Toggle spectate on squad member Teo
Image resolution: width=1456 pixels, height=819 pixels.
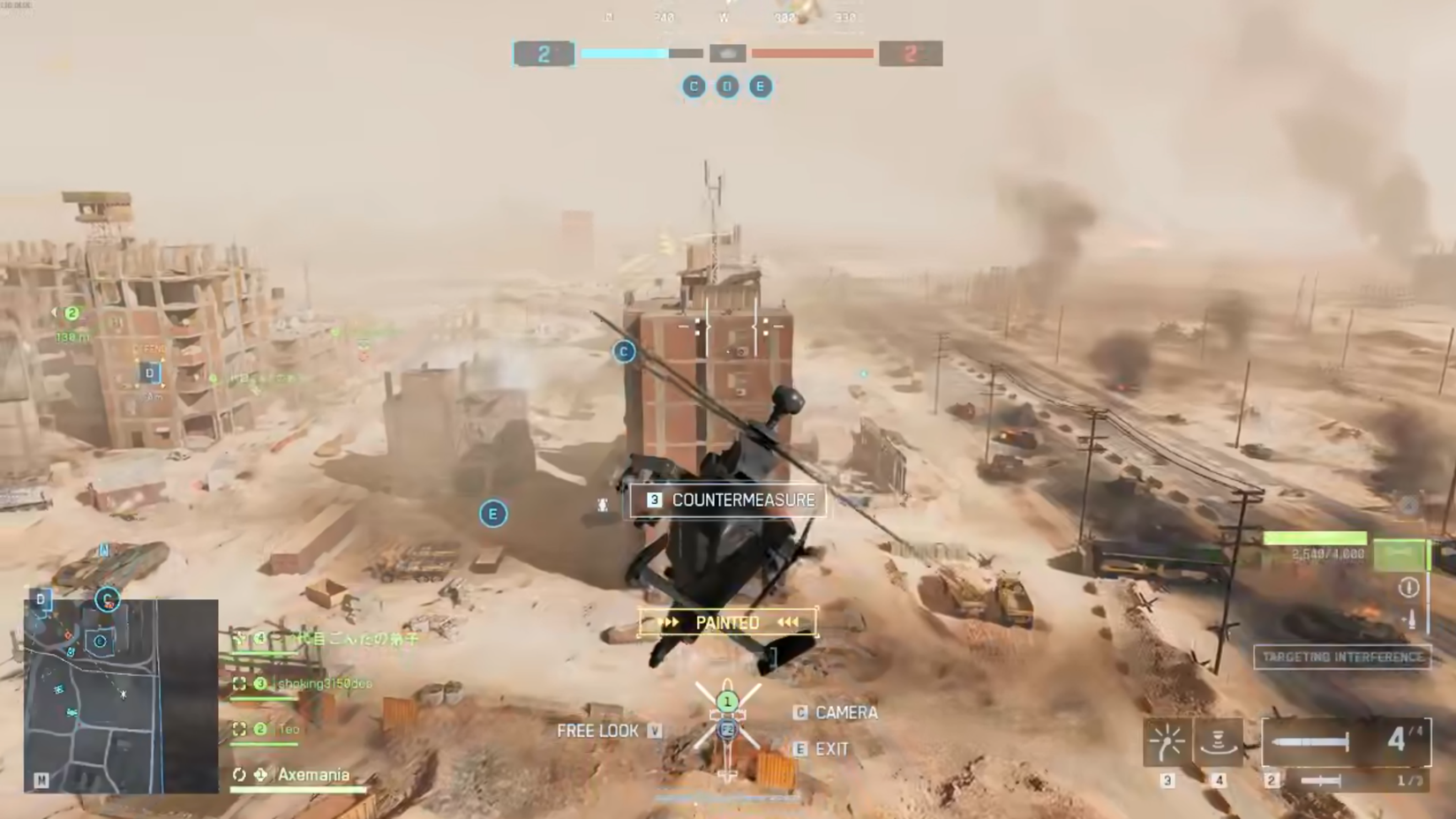238,729
